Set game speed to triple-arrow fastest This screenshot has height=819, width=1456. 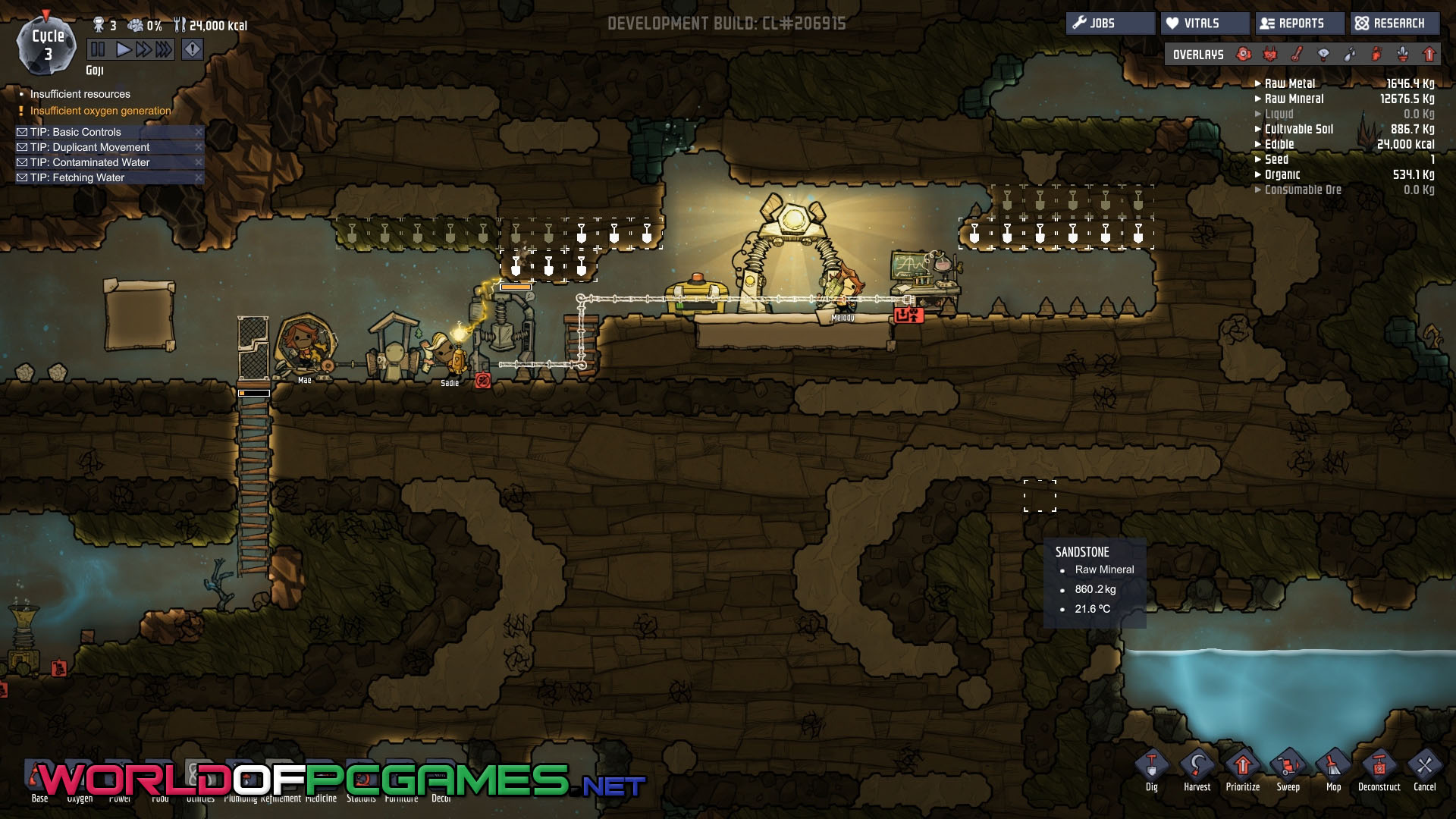coord(165,50)
